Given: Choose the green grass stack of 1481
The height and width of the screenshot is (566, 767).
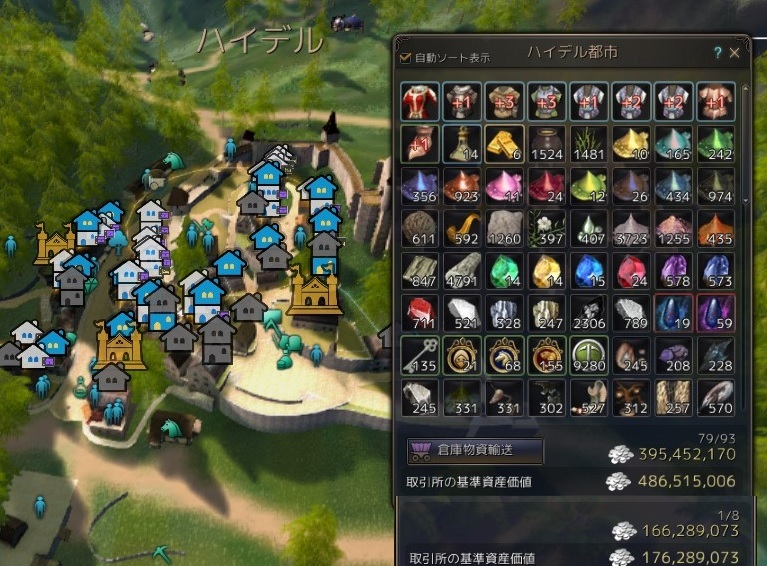Looking at the screenshot, I should 588,145.
